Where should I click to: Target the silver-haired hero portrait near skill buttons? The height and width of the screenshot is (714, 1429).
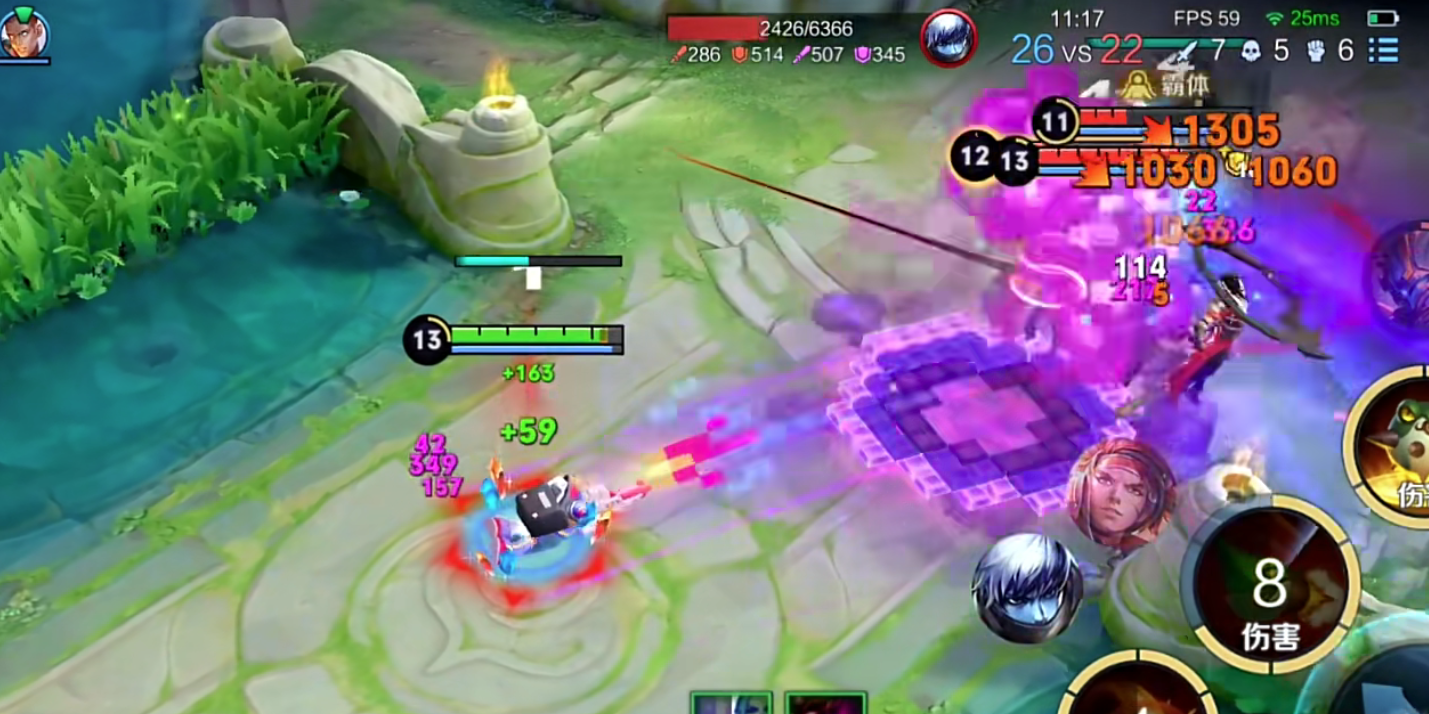[x=1027, y=587]
